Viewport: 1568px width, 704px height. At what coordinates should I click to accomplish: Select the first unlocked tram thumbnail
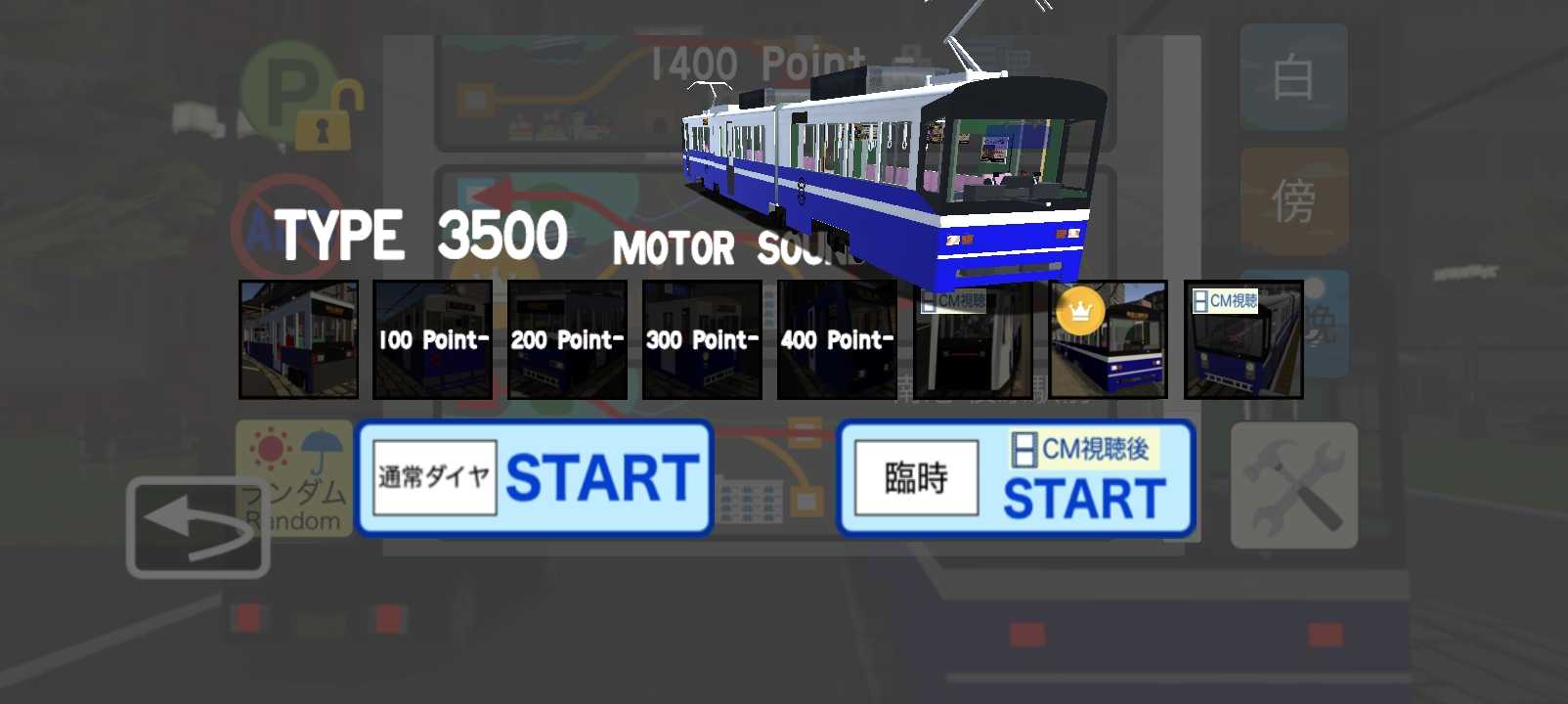298,340
